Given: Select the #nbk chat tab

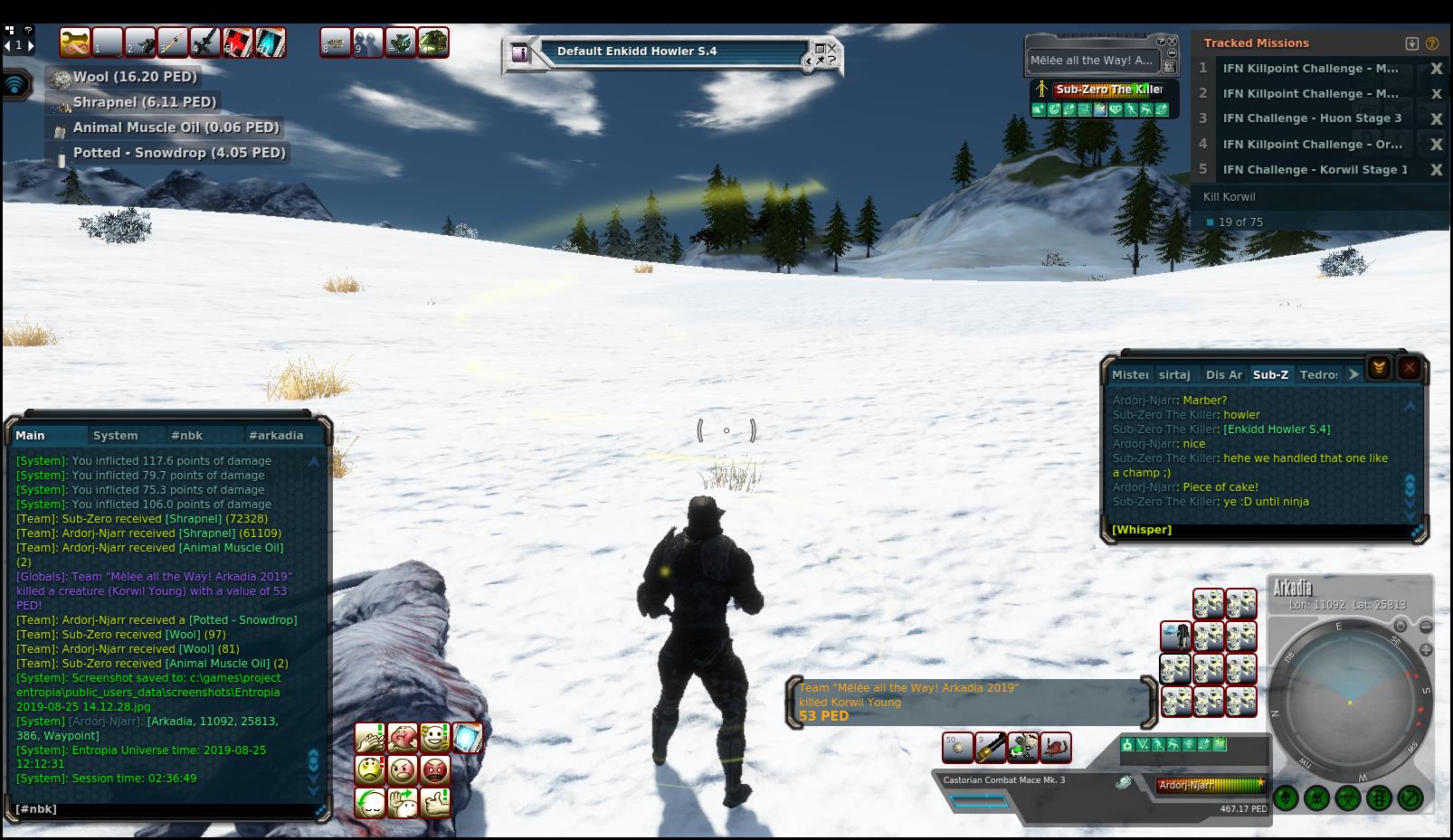Looking at the screenshot, I should [186, 435].
